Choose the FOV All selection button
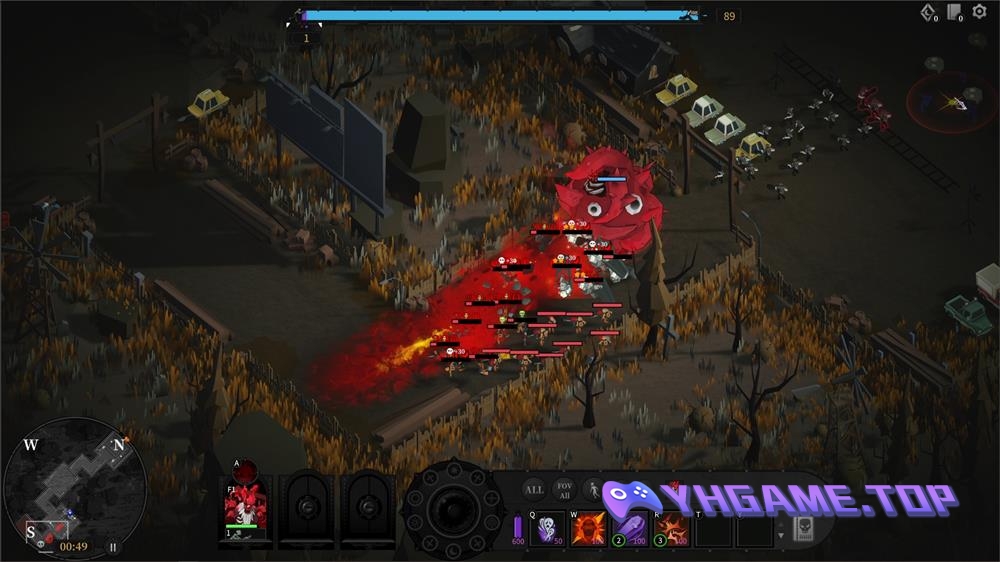 pos(565,490)
